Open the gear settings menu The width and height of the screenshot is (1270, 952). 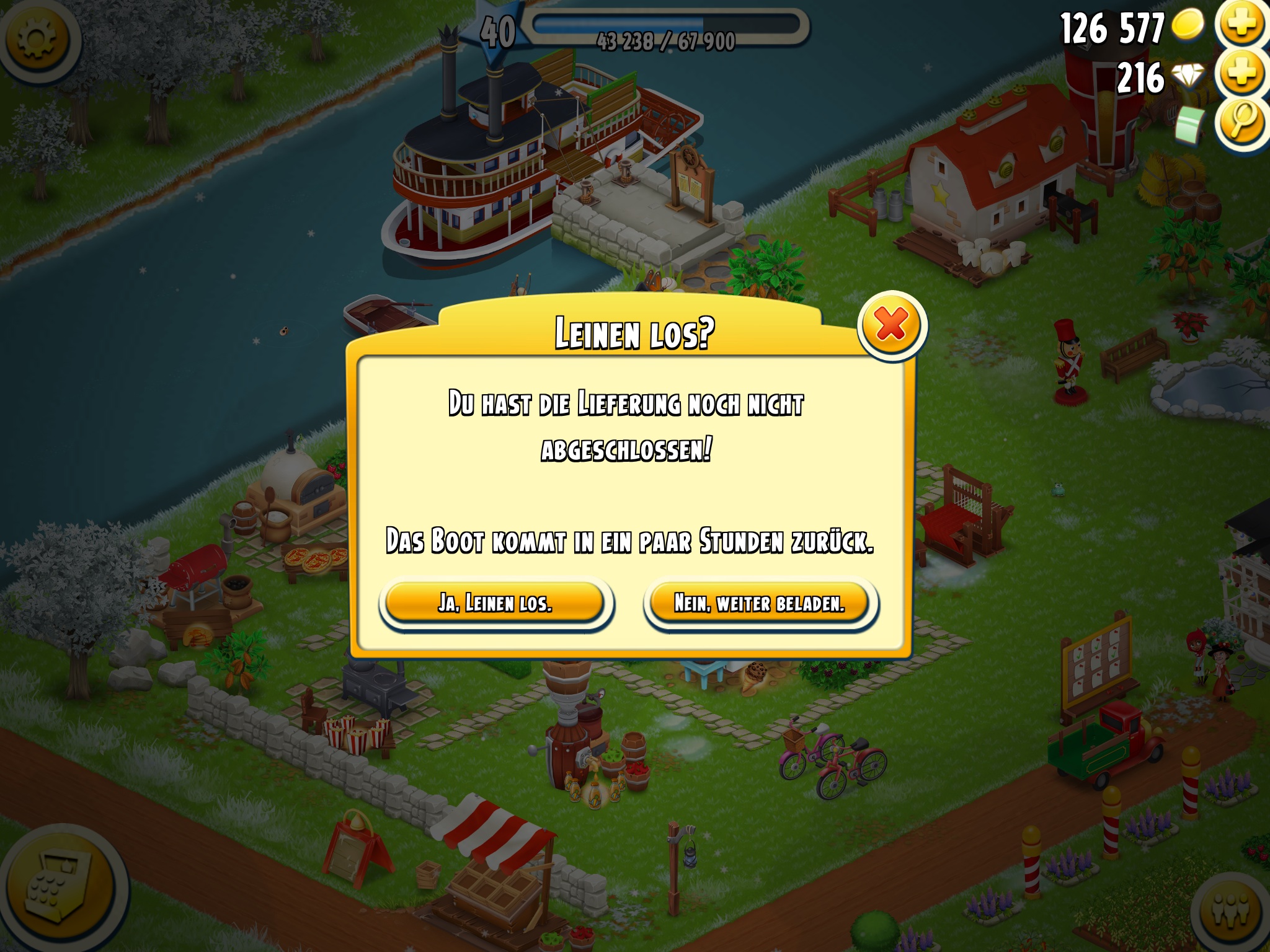point(37,38)
